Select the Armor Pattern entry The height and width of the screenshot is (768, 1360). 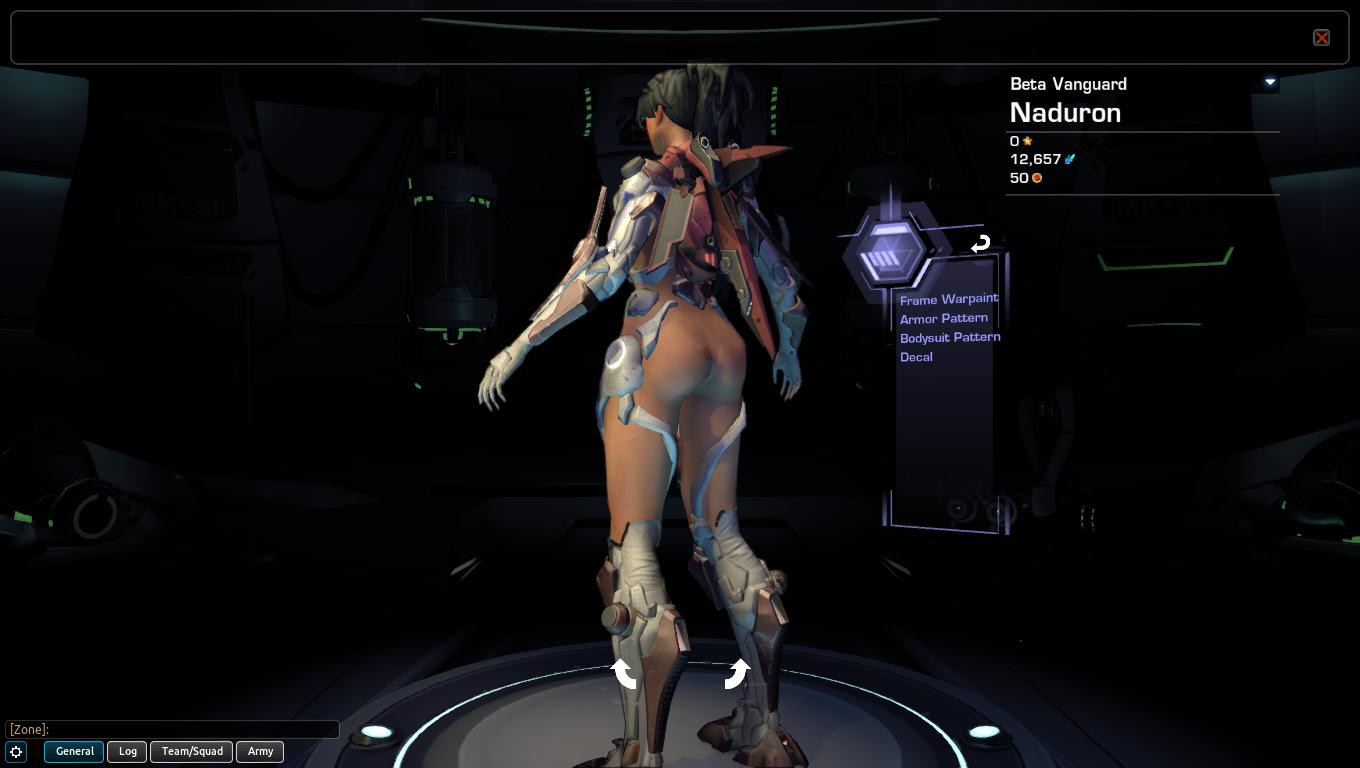943,318
